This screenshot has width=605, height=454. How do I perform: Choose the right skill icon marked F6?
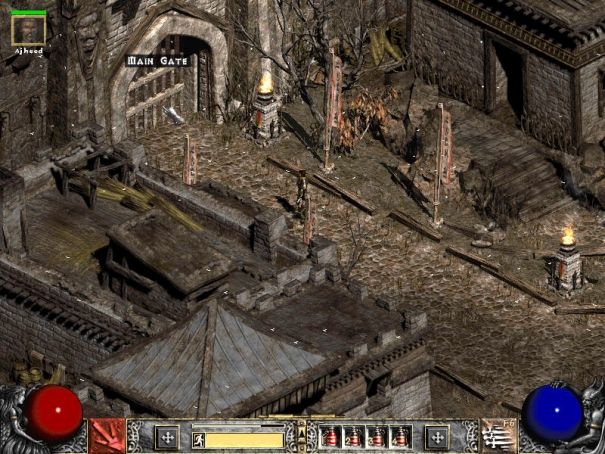click(497, 436)
